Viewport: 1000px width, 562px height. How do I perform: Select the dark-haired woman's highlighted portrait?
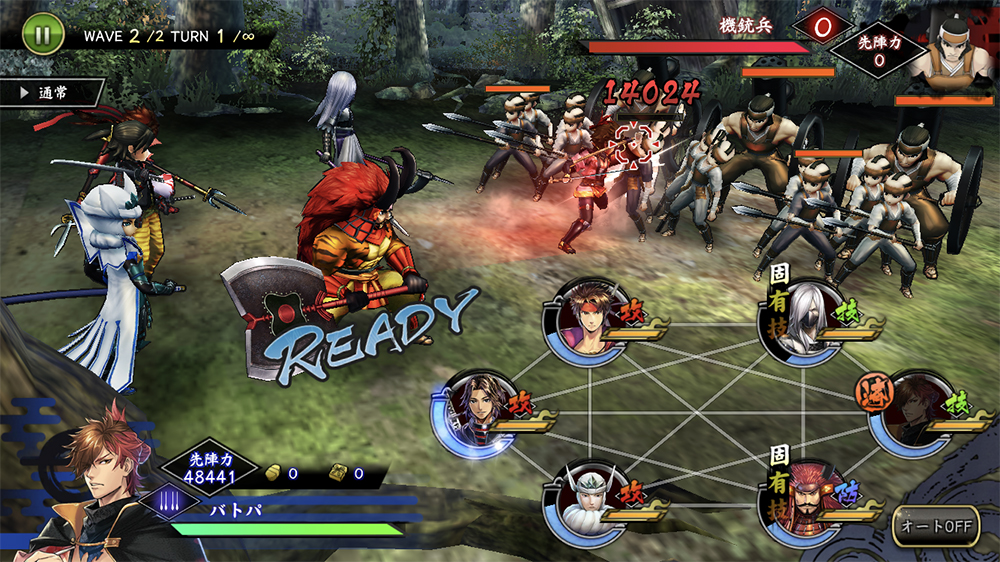[470, 410]
